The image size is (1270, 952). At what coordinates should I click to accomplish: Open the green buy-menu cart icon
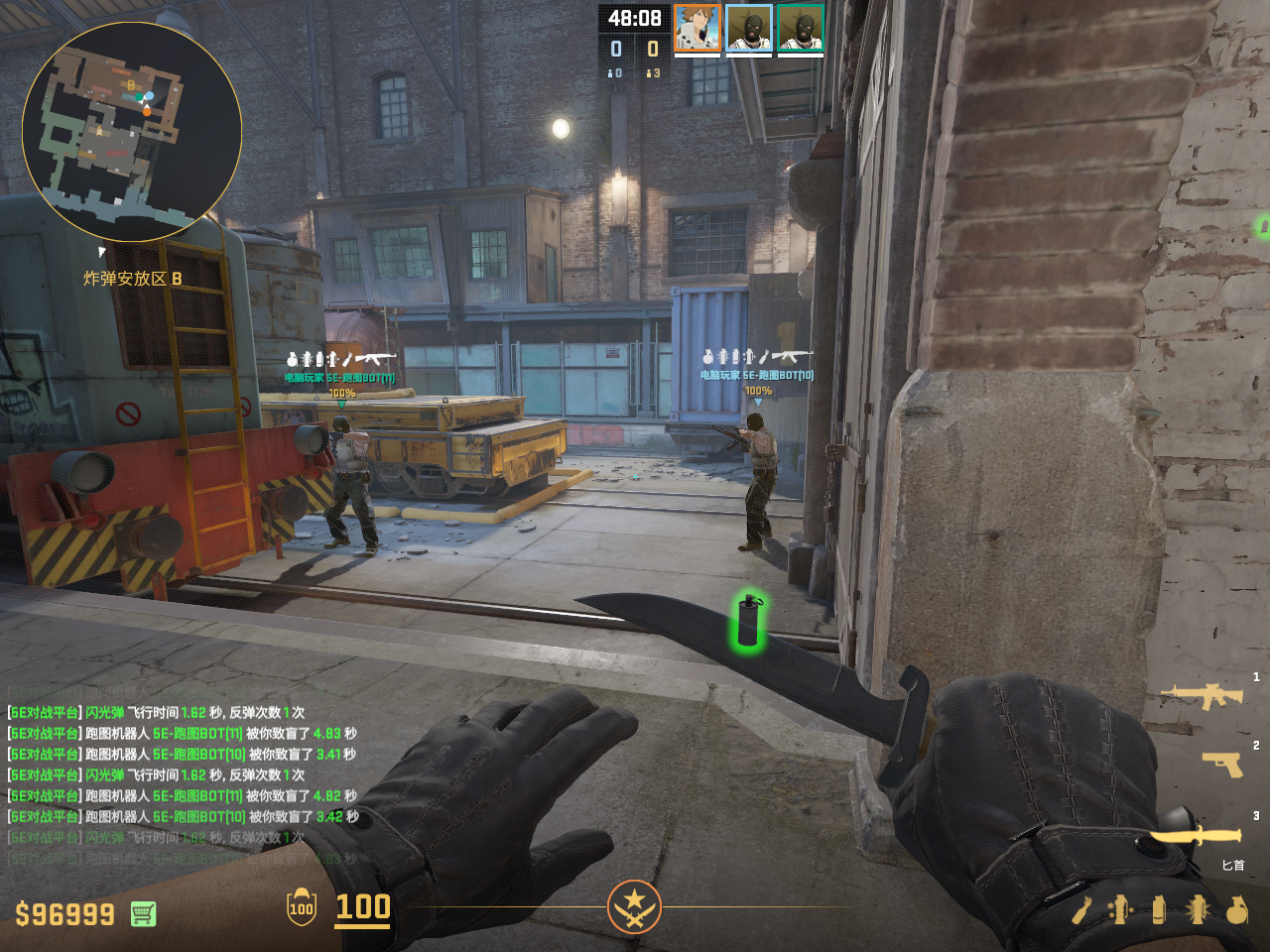click(143, 913)
